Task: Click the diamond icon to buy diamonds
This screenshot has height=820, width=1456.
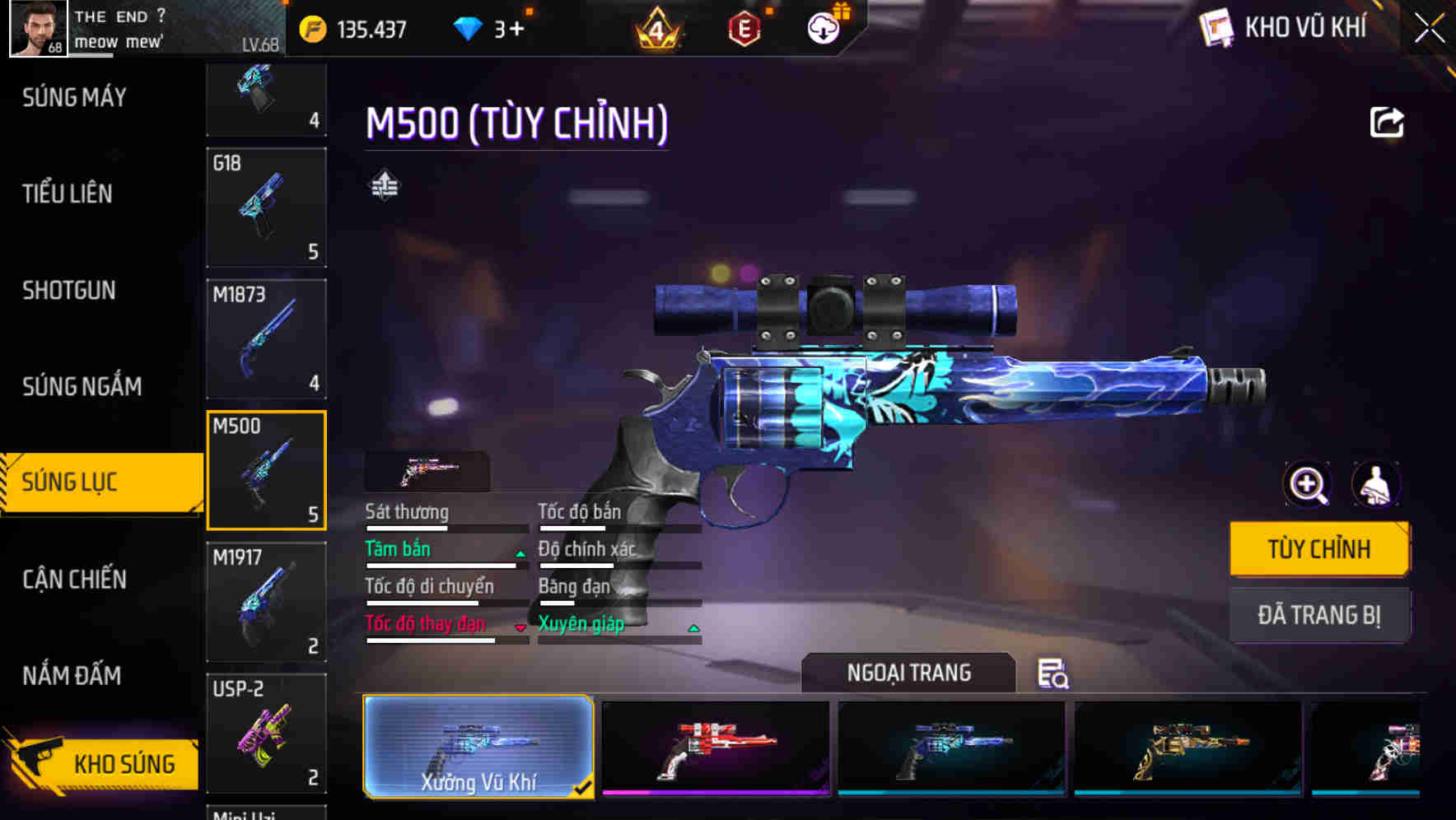Action: (x=469, y=27)
